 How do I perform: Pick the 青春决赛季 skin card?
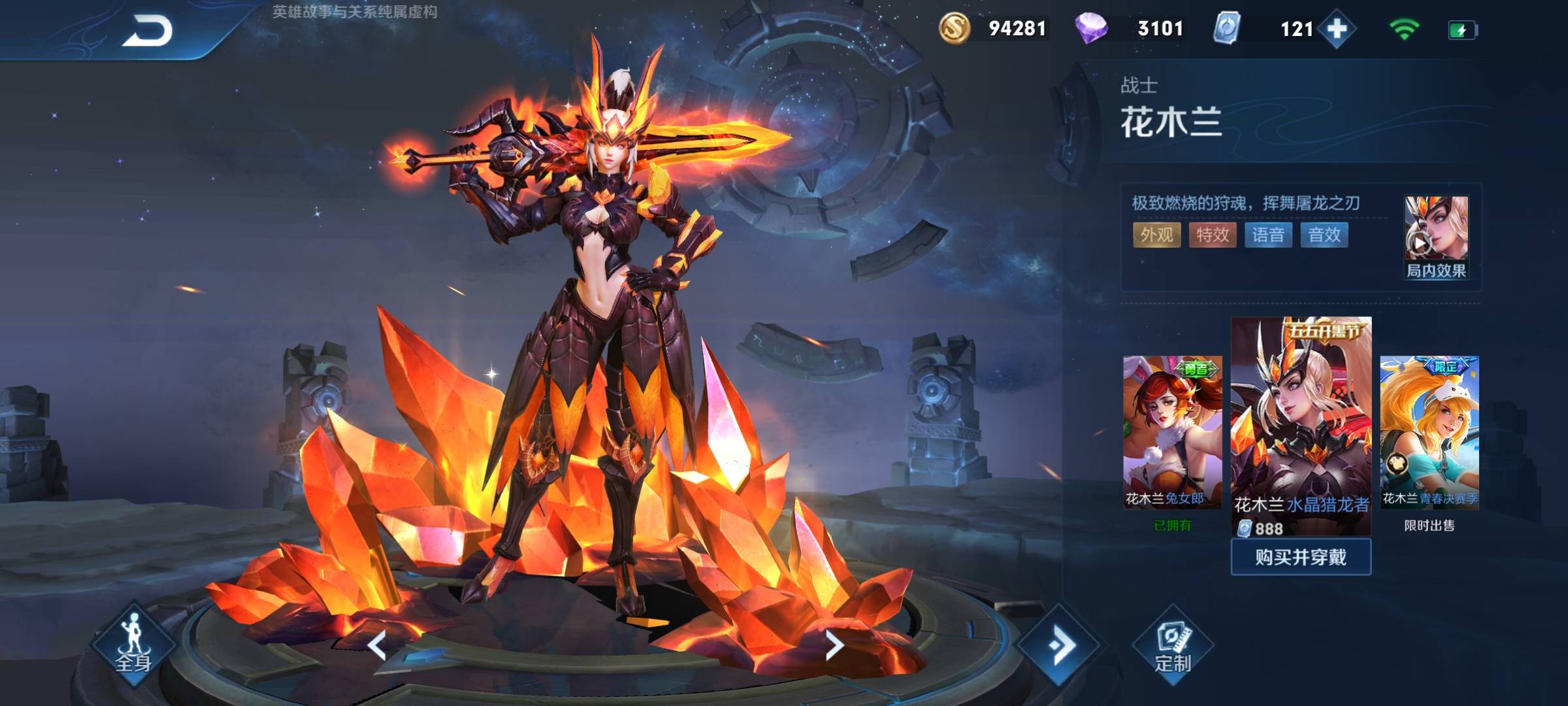coord(1429,431)
